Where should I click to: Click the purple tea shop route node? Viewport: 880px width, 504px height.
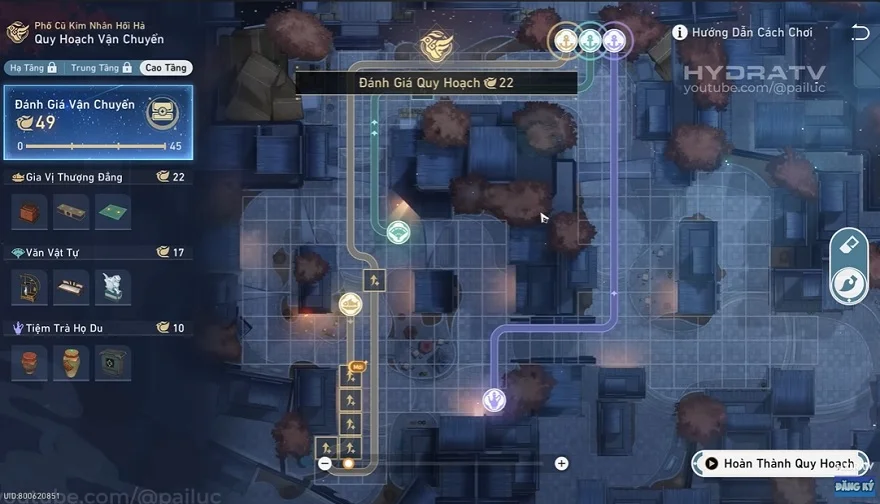click(x=494, y=400)
